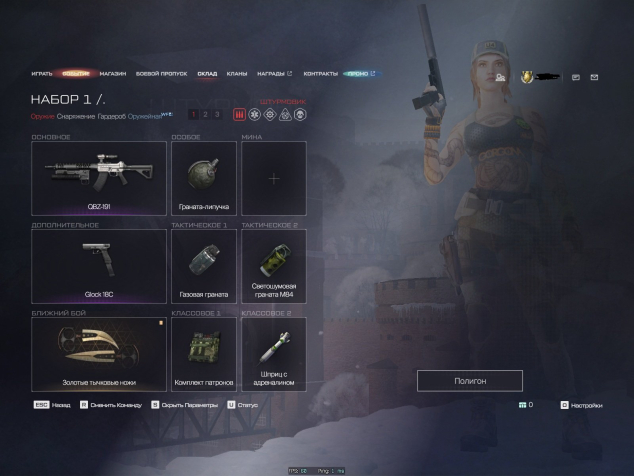The image size is (634, 476).
Task: Select the golden push knives melee slot
Action: coord(98,354)
